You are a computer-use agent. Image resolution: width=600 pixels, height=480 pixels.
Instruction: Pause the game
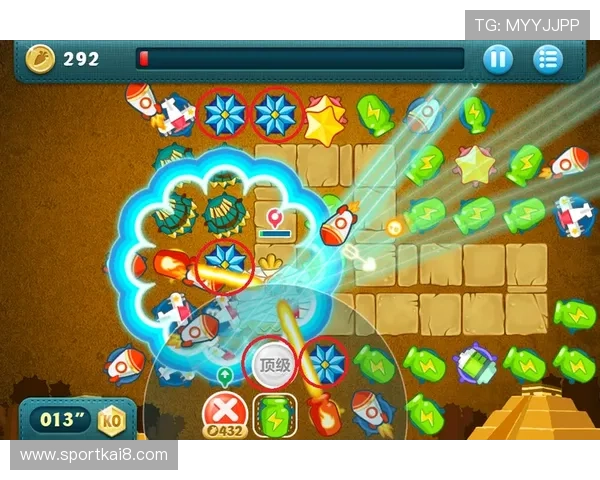(x=497, y=59)
